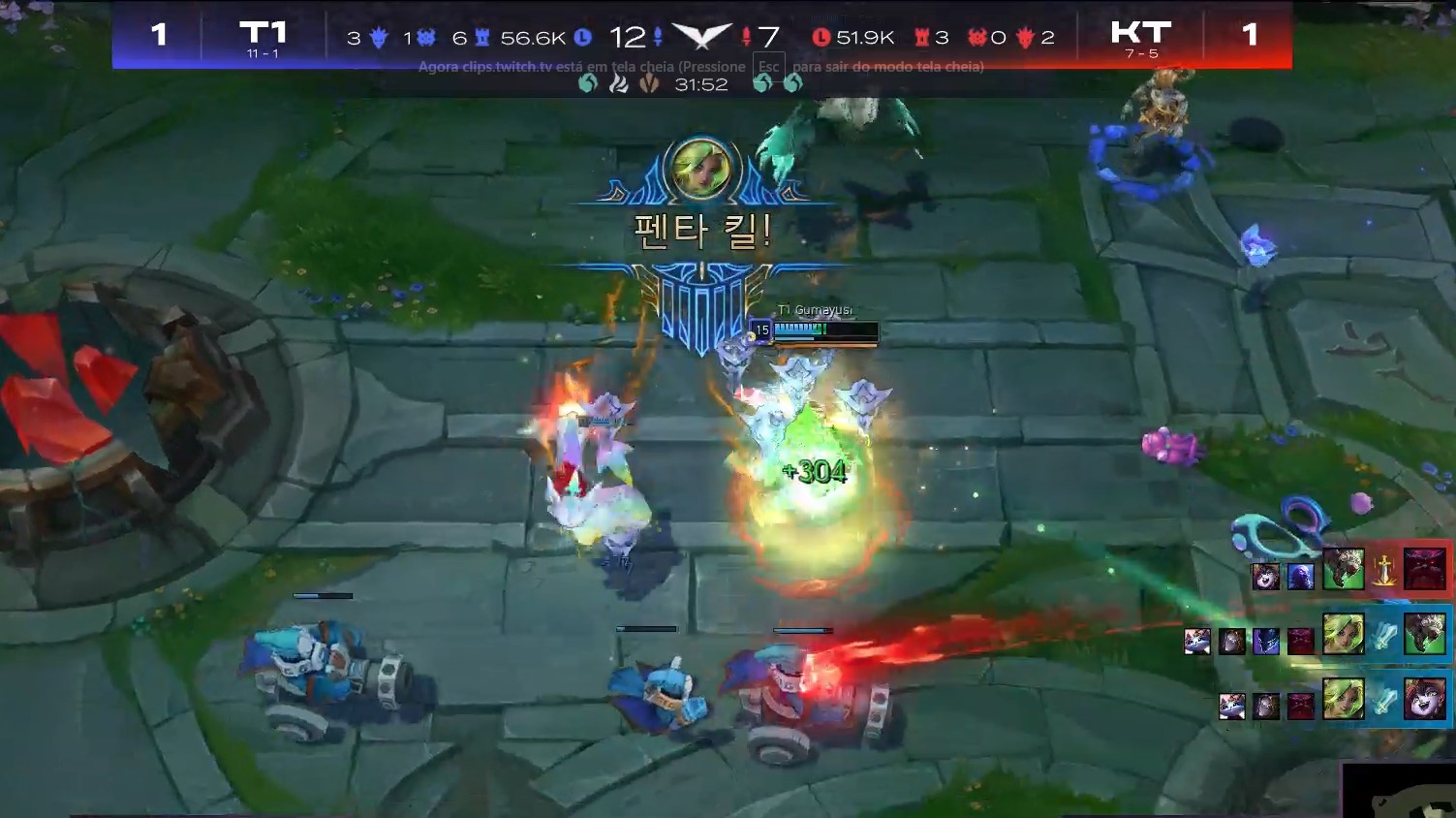Screen dimensions: 1456x818
Task: Click the Esc key hint in the Twitch notice
Action: [768, 65]
